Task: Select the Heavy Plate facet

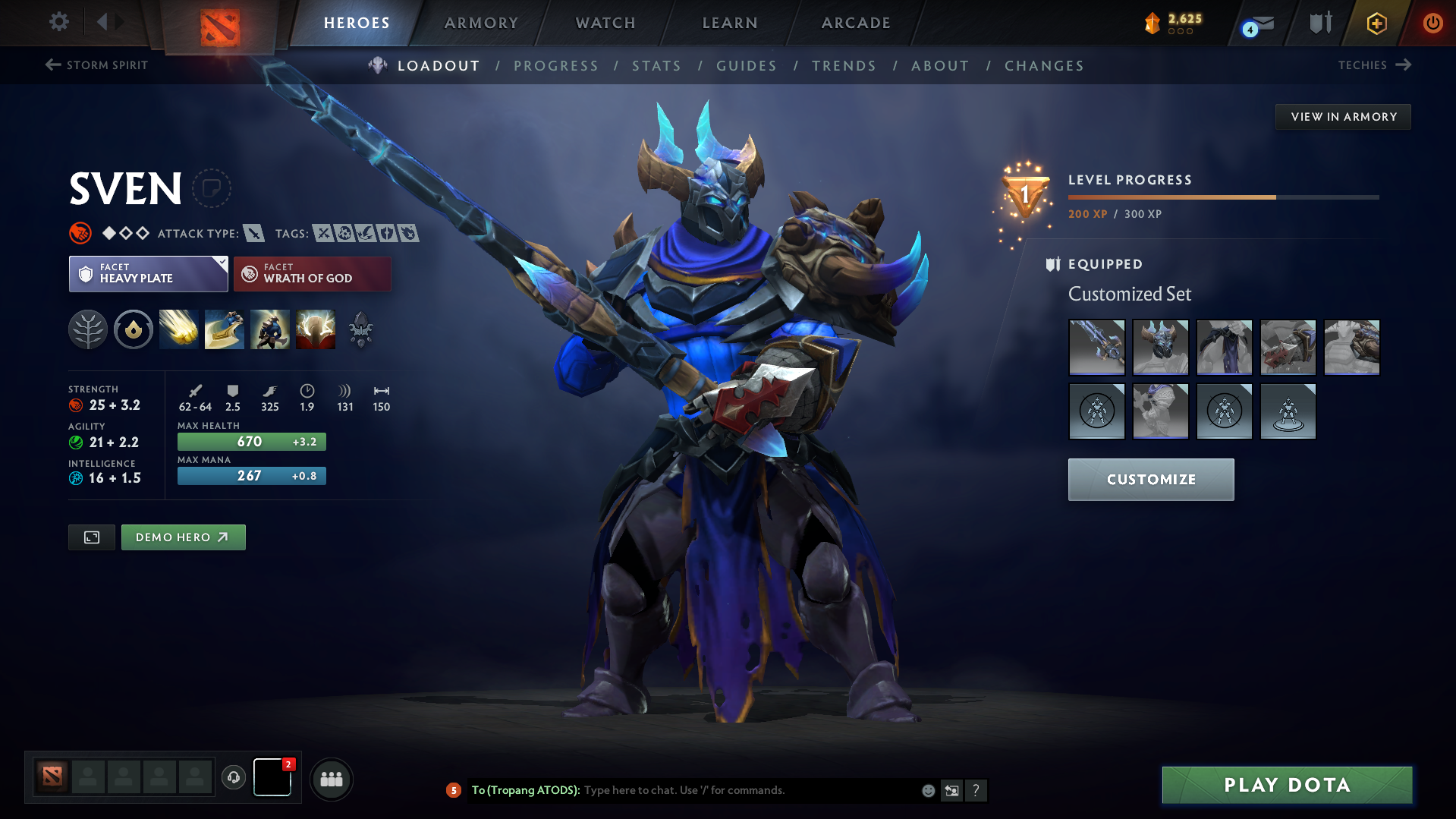Action: click(x=140, y=273)
